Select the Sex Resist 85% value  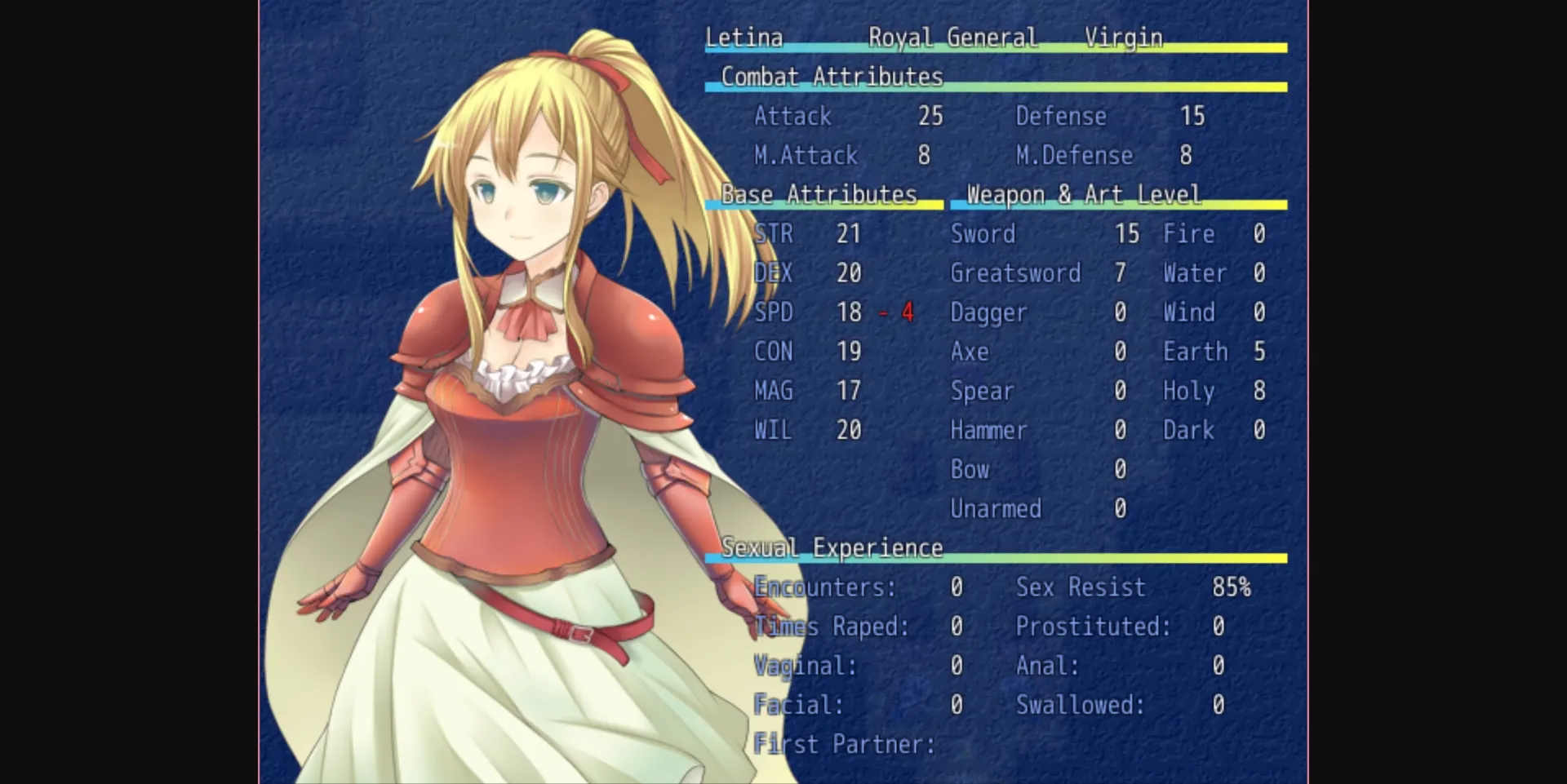[x=1232, y=586]
